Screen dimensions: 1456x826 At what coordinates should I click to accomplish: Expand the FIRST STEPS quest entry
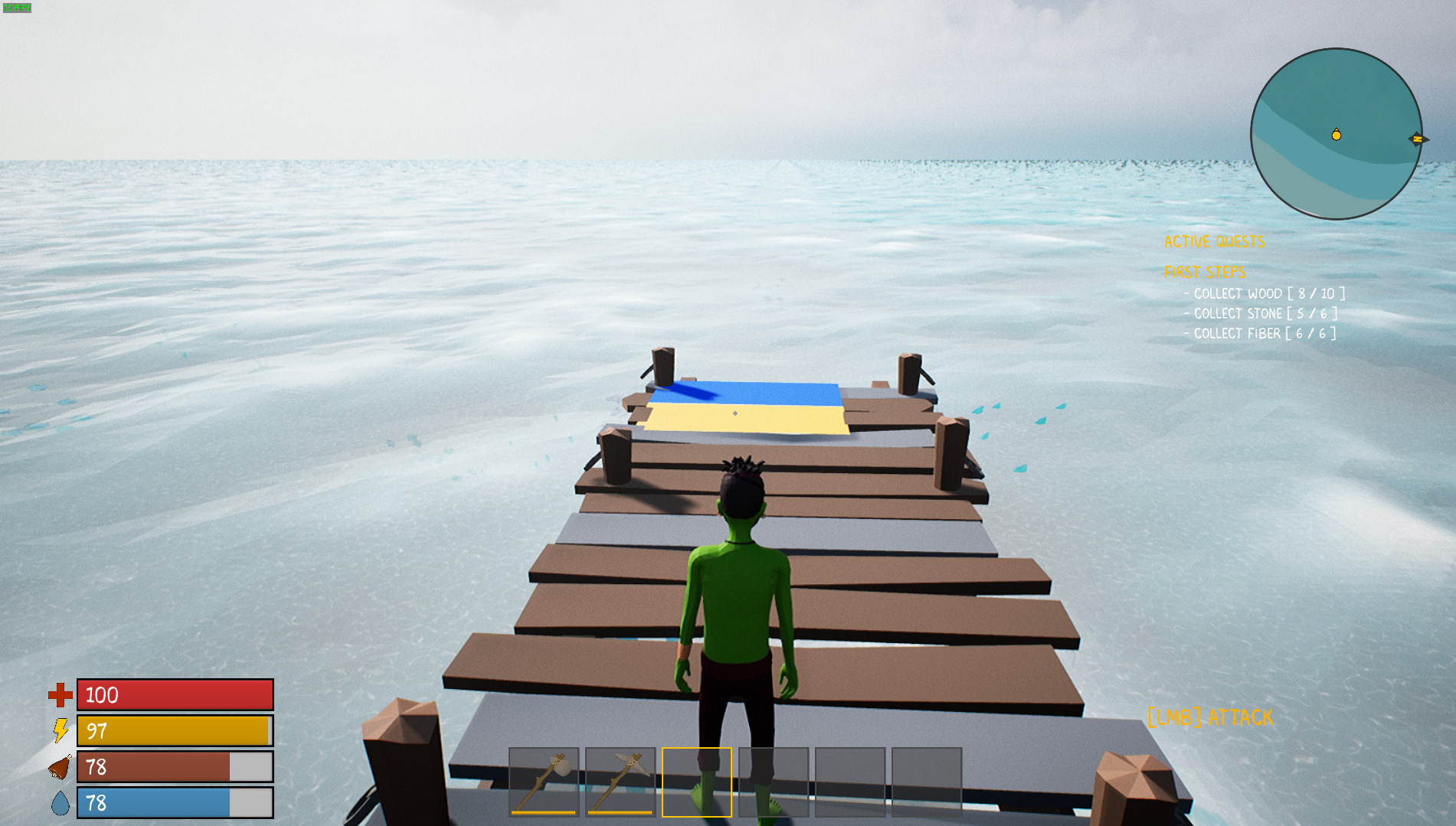[x=1206, y=271]
